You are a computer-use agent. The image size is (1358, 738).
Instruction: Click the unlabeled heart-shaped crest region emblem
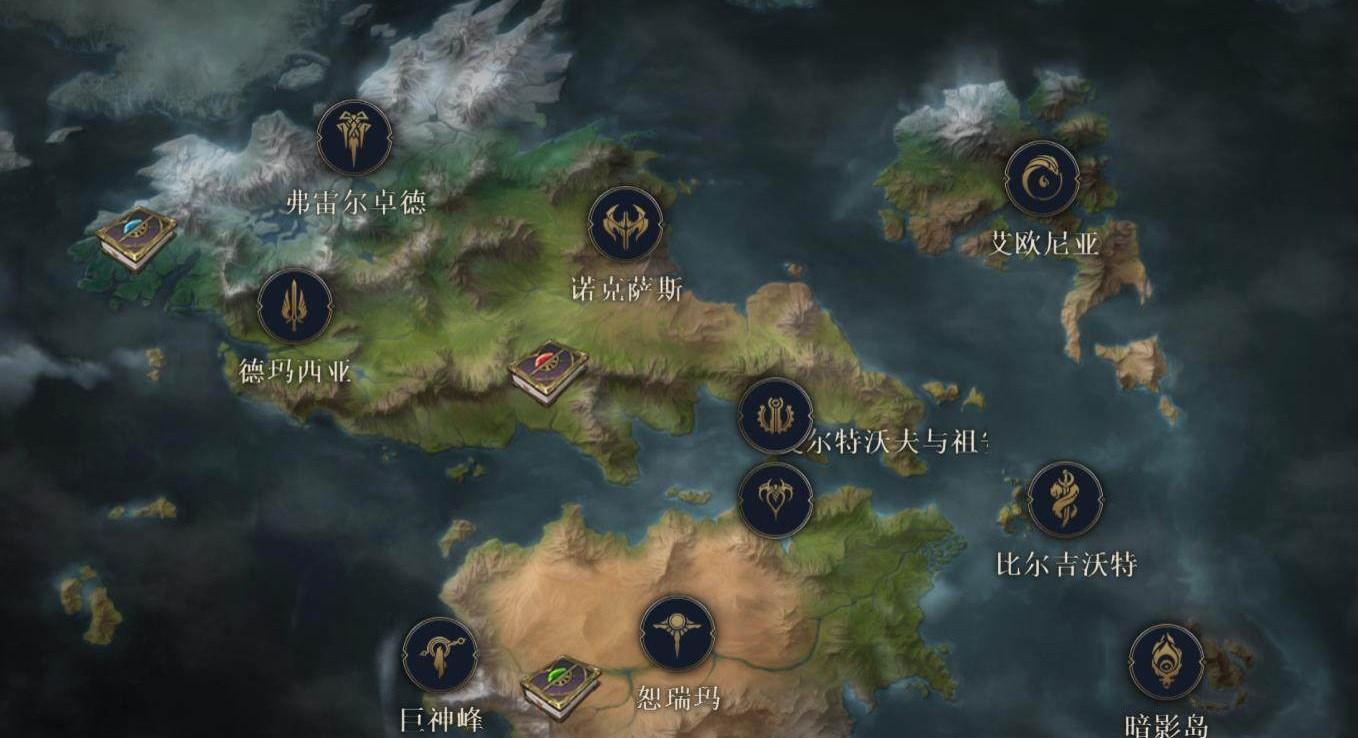point(775,499)
